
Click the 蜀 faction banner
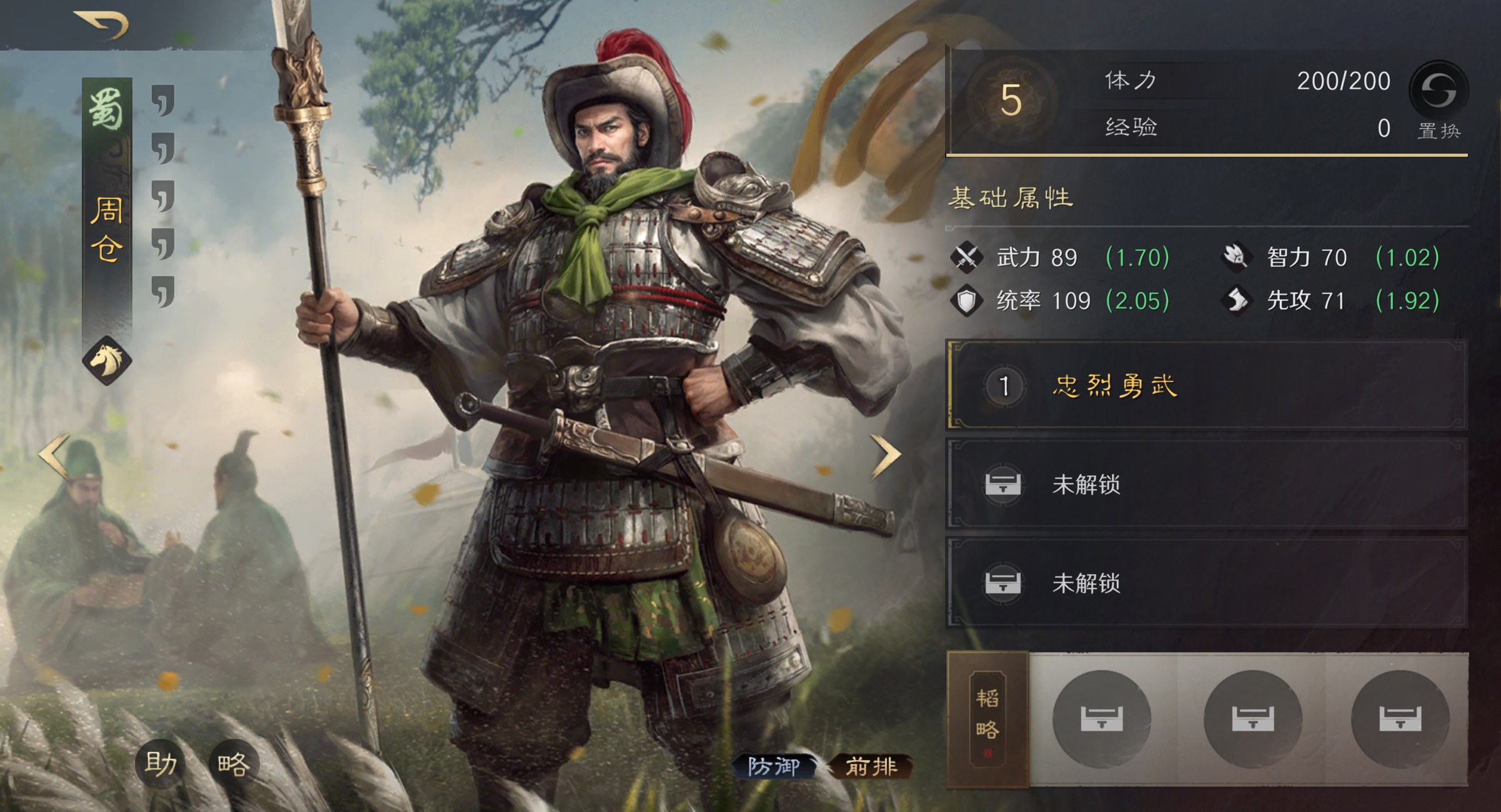pyautogui.click(x=107, y=110)
